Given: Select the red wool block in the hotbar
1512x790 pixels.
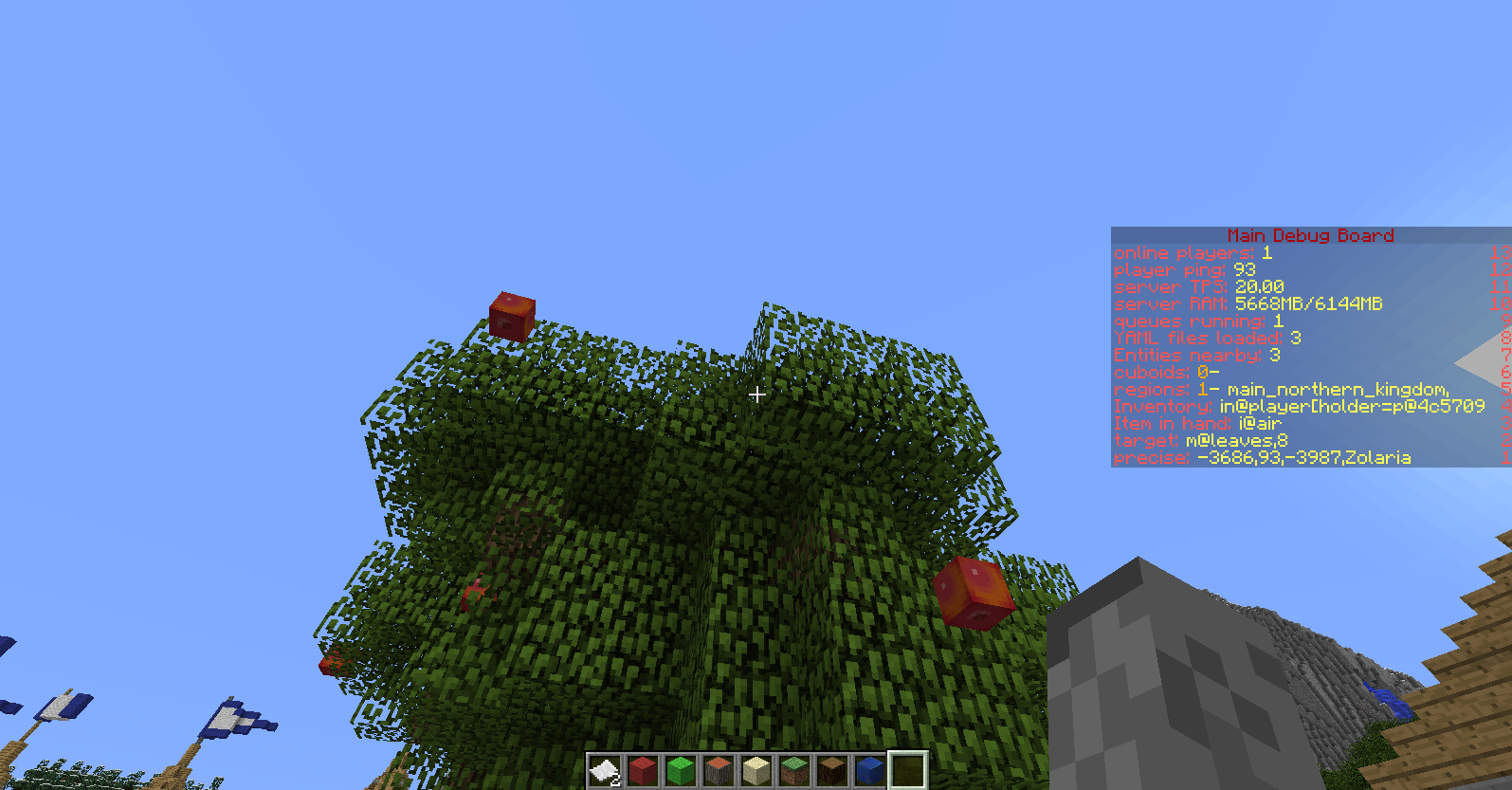Looking at the screenshot, I should coord(642,771).
